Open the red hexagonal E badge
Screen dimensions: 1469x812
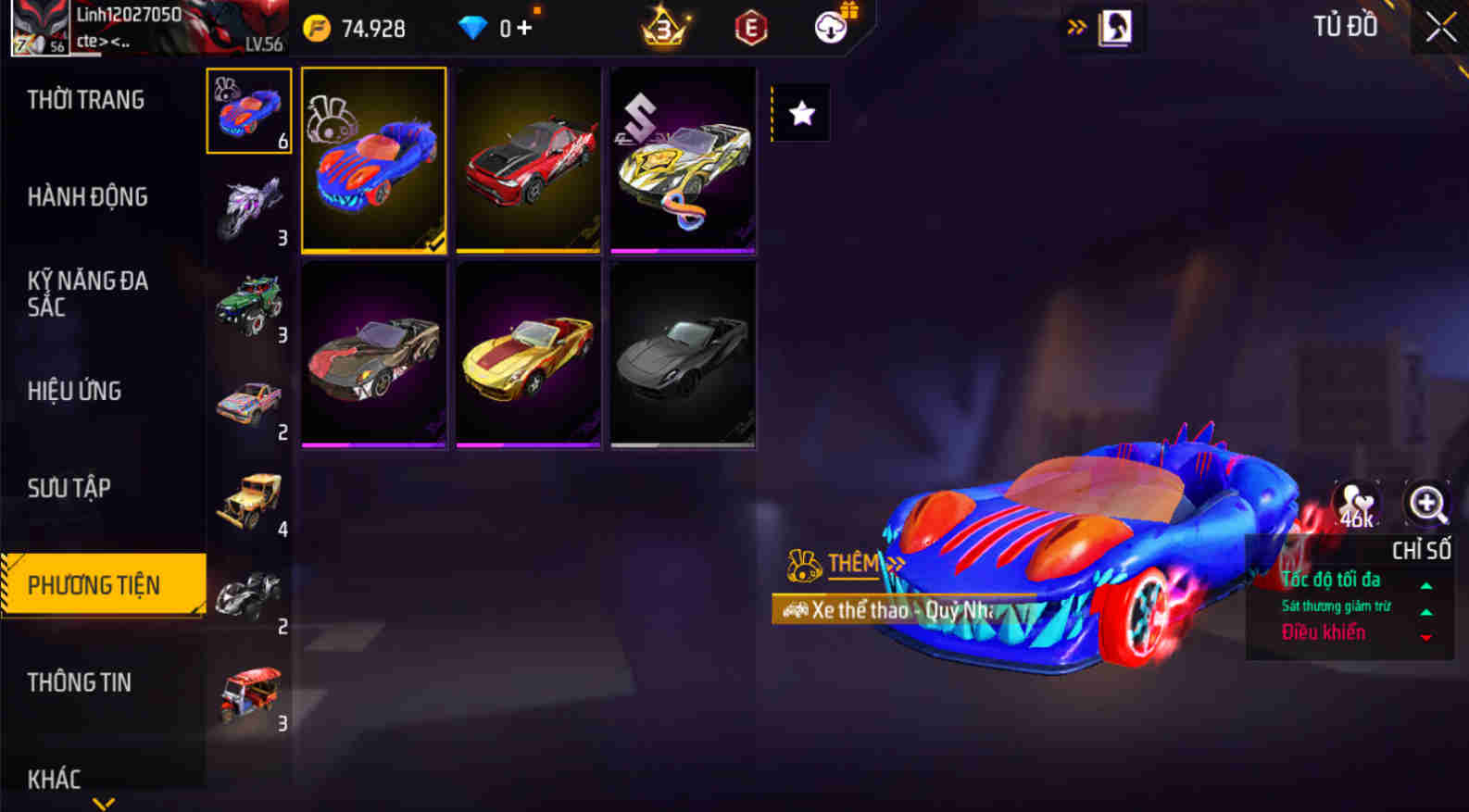(750, 28)
